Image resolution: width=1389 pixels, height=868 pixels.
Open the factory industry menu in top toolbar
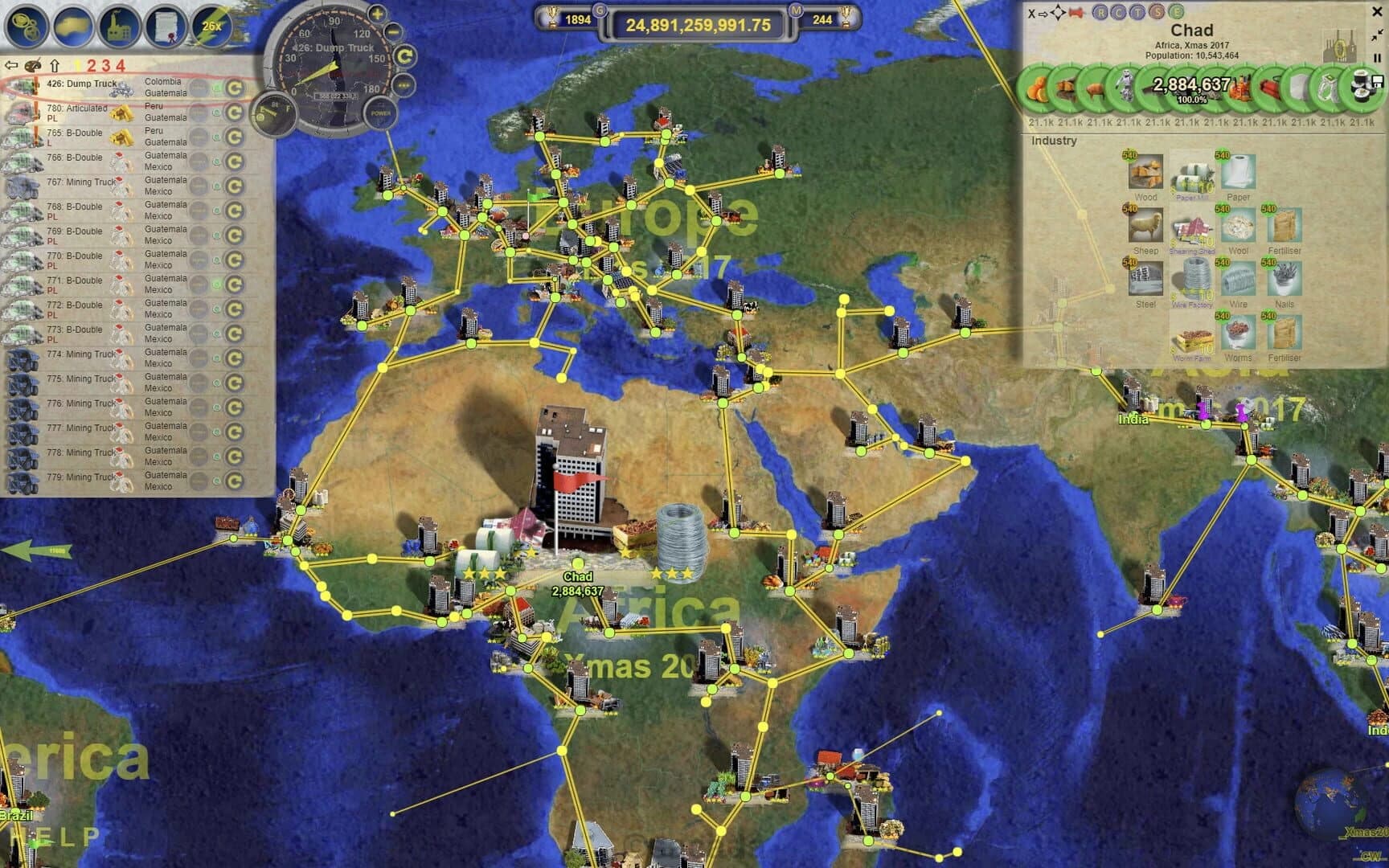pyautogui.click(x=119, y=25)
